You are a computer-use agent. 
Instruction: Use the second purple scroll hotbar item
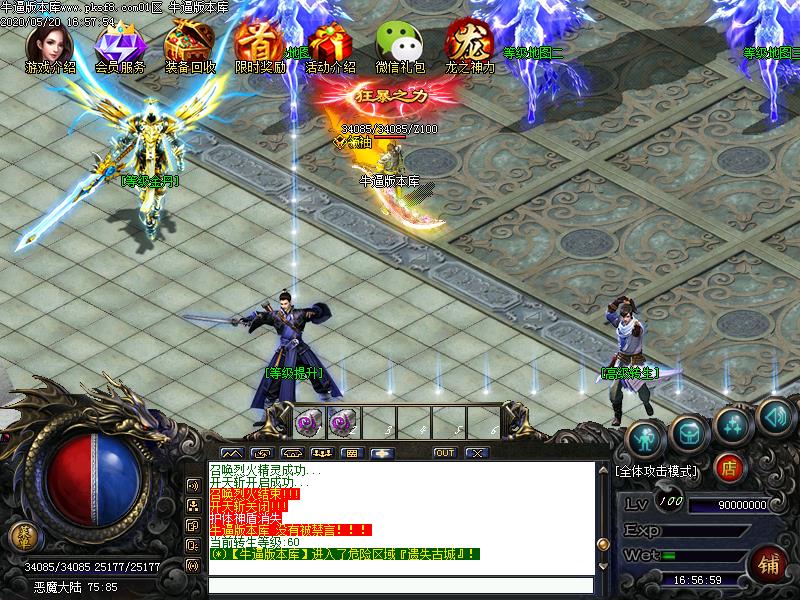[x=342, y=423]
